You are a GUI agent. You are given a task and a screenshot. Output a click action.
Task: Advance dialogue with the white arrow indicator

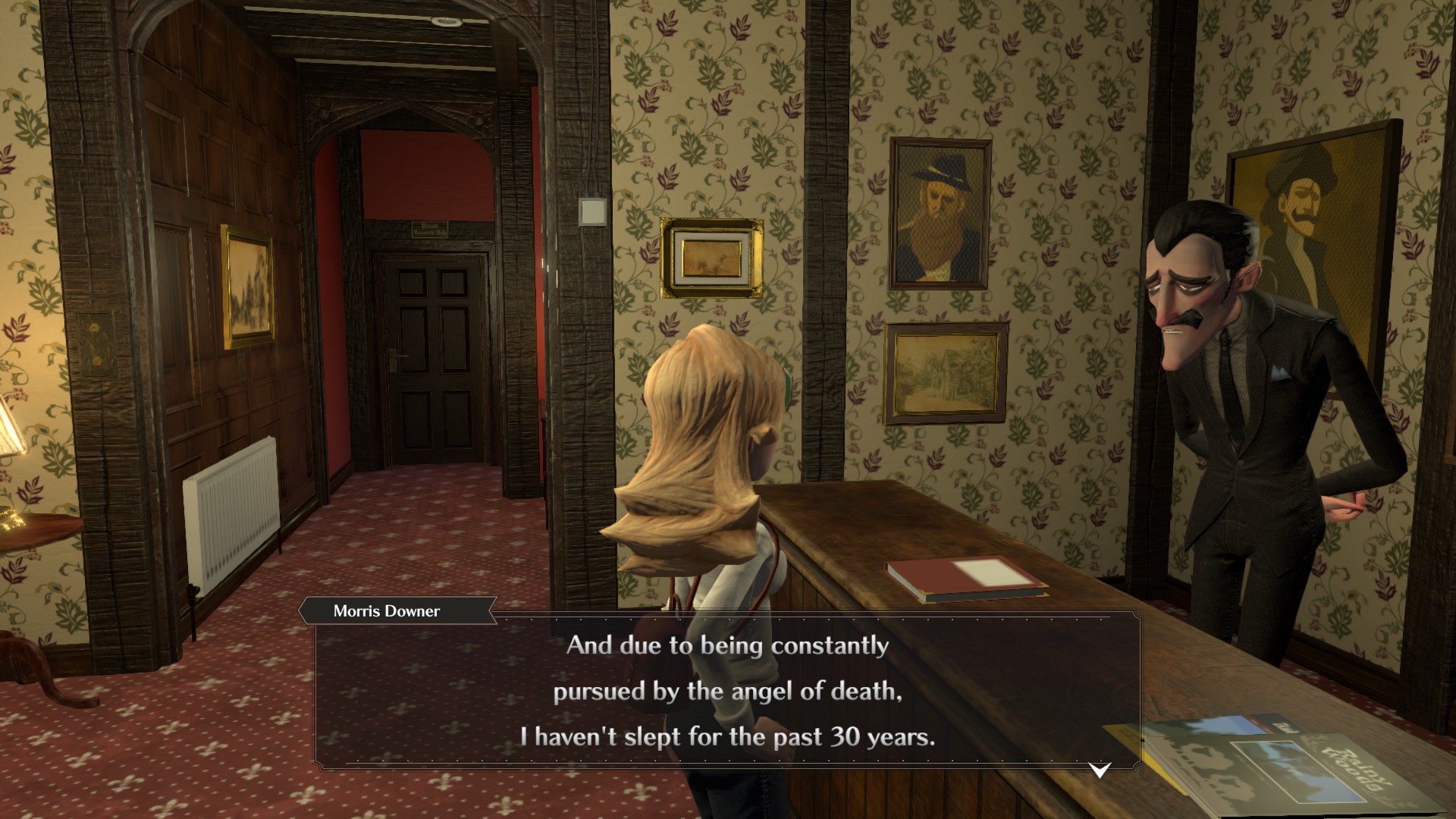pyautogui.click(x=1100, y=770)
